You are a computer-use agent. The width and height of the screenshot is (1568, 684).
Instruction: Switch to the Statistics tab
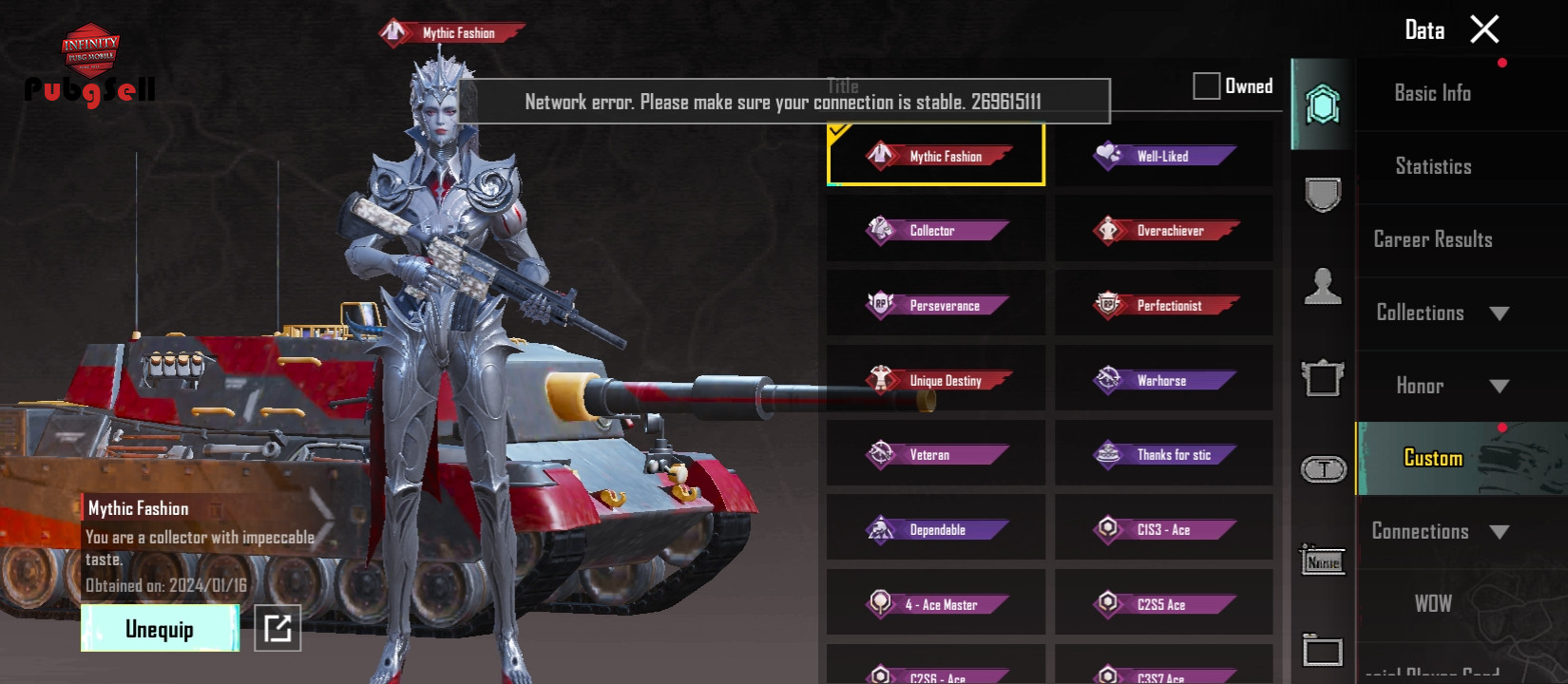1433,166
